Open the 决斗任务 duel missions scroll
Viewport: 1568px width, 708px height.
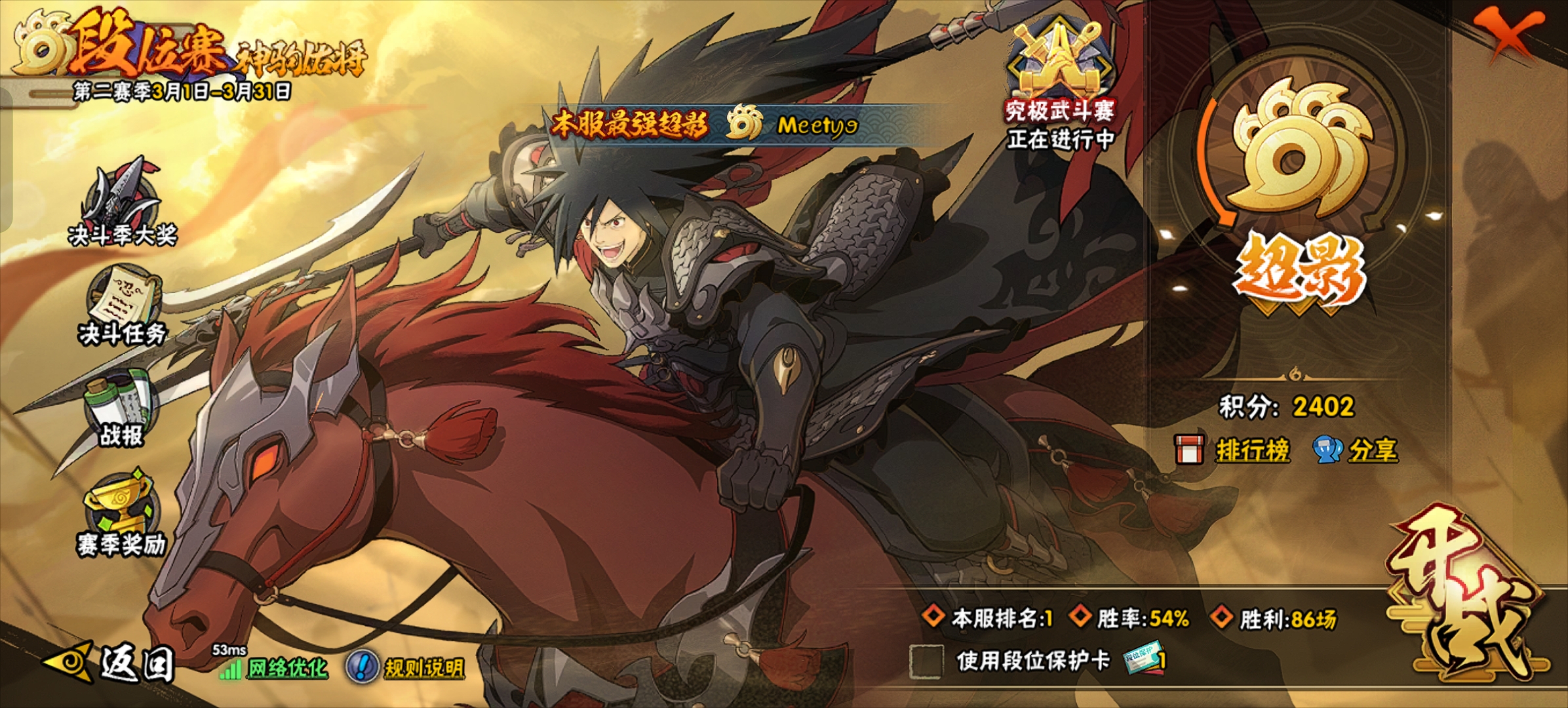tap(123, 305)
